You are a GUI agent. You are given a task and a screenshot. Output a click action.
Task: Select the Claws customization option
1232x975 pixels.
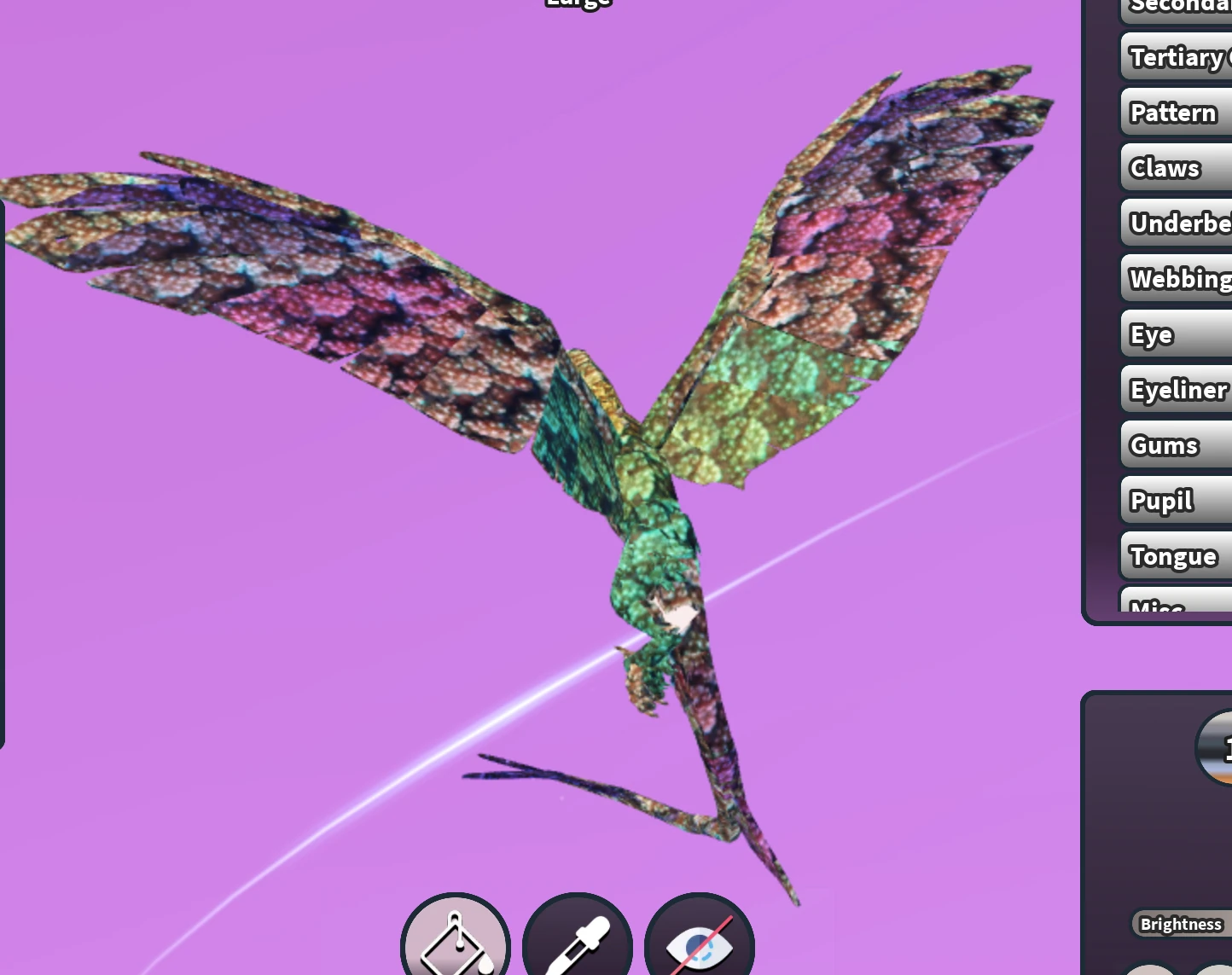(x=1165, y=167)
